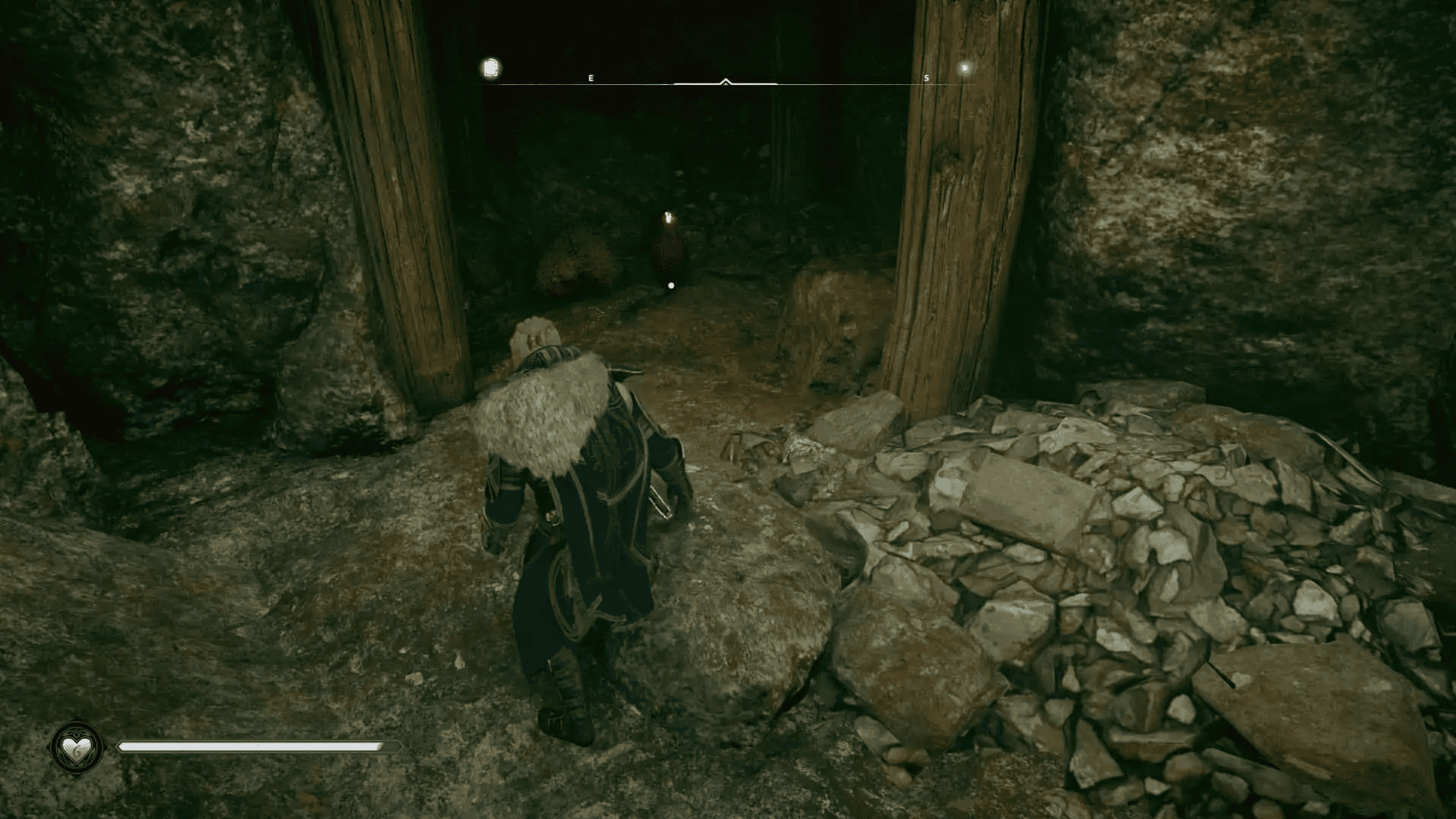Viewport: 1456px width, 819px height.
Task: Select the bright marker icon near the compass right end
Action: [x=965, y=68]
